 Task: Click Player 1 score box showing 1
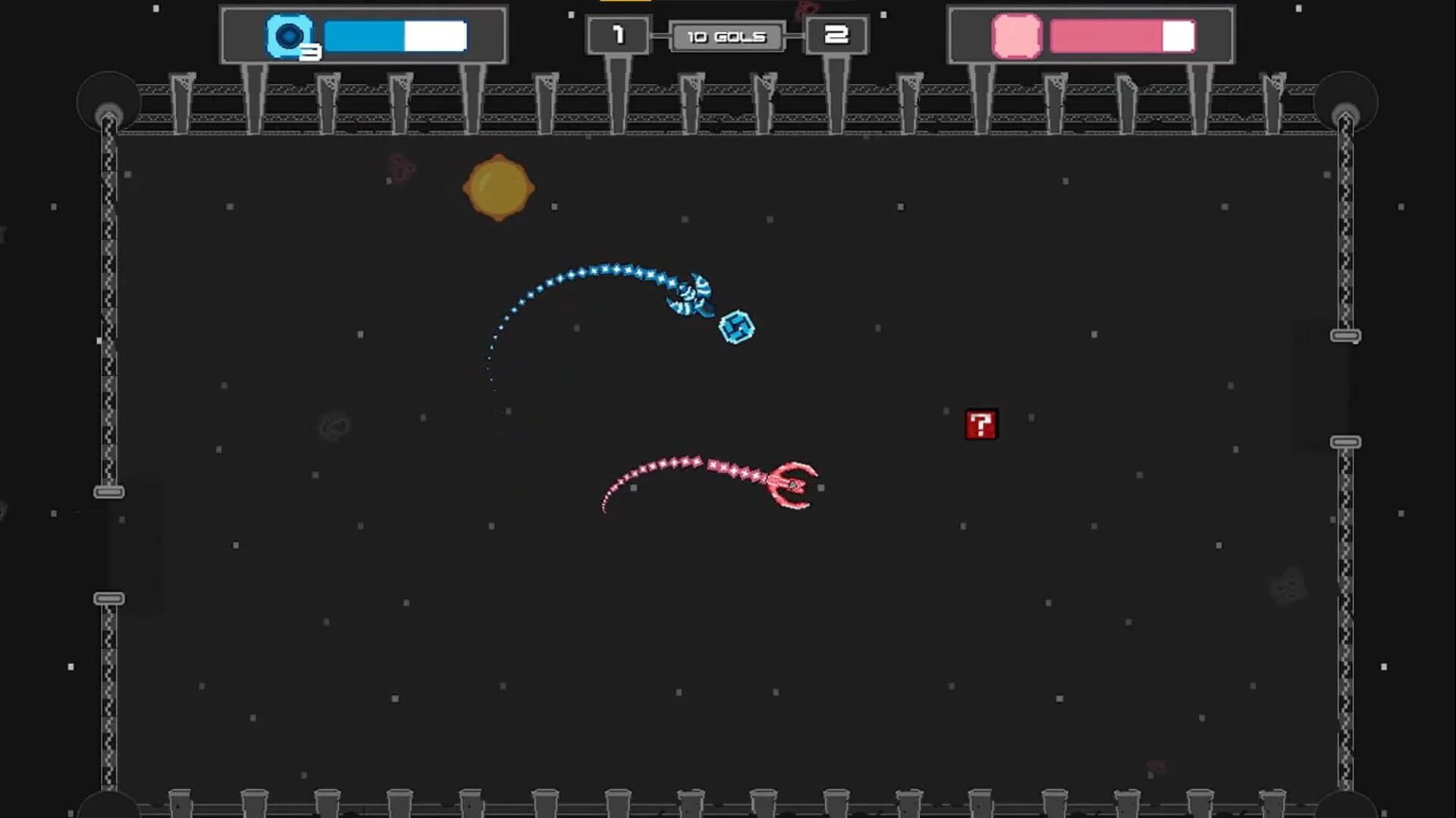click(618, 34)
